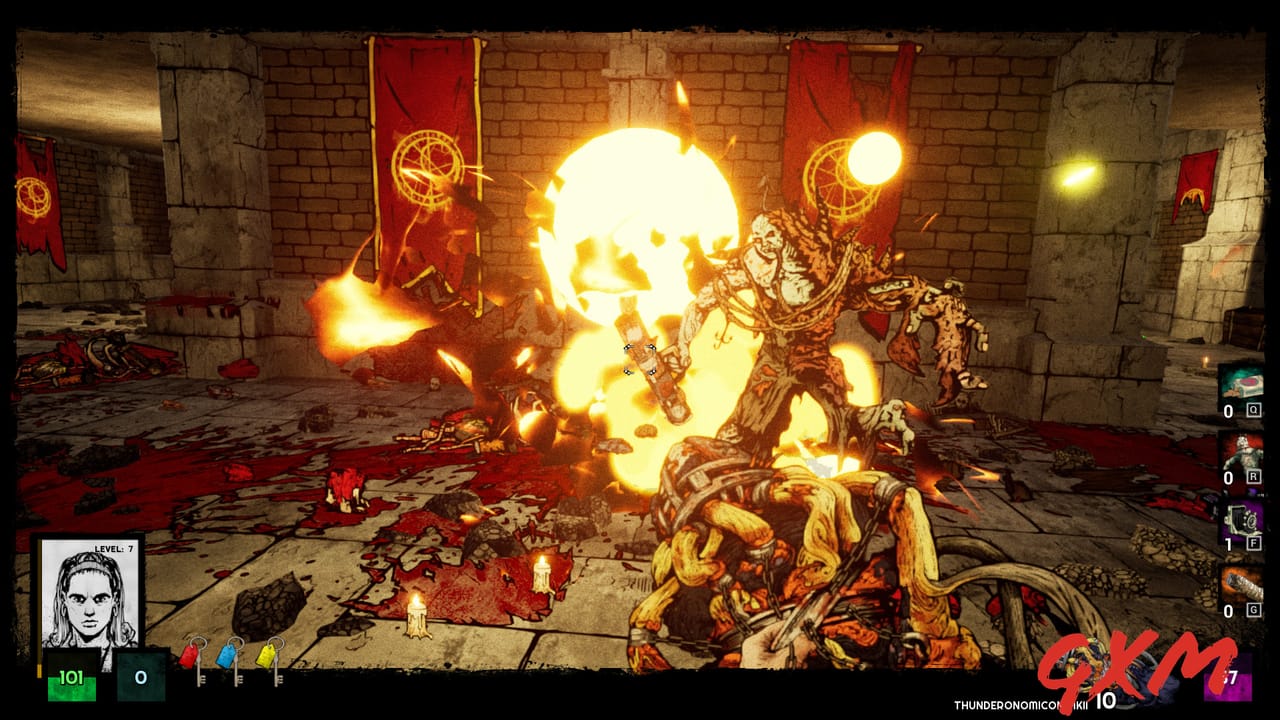Select the yellow key icon
The width and height of the screenshot is (1280, 720).
(x=268, y=657)
